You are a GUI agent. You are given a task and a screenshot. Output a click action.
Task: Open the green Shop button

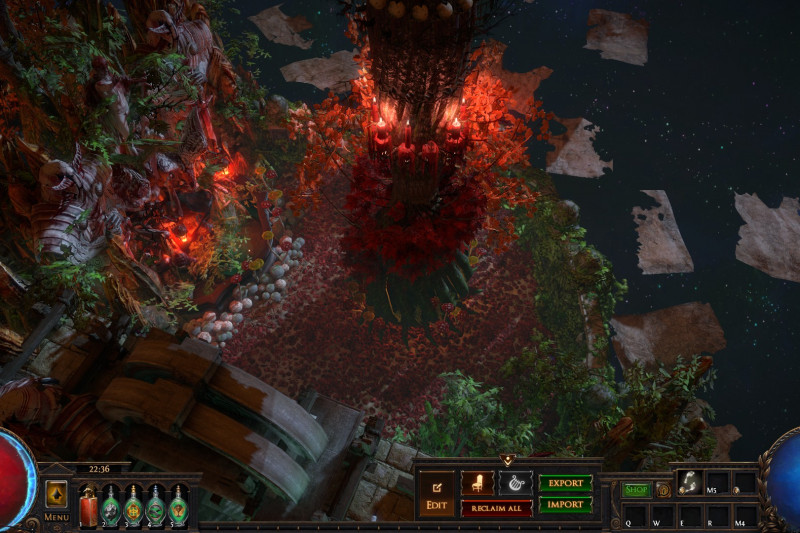pyautogui.click(x=636, y=490)
